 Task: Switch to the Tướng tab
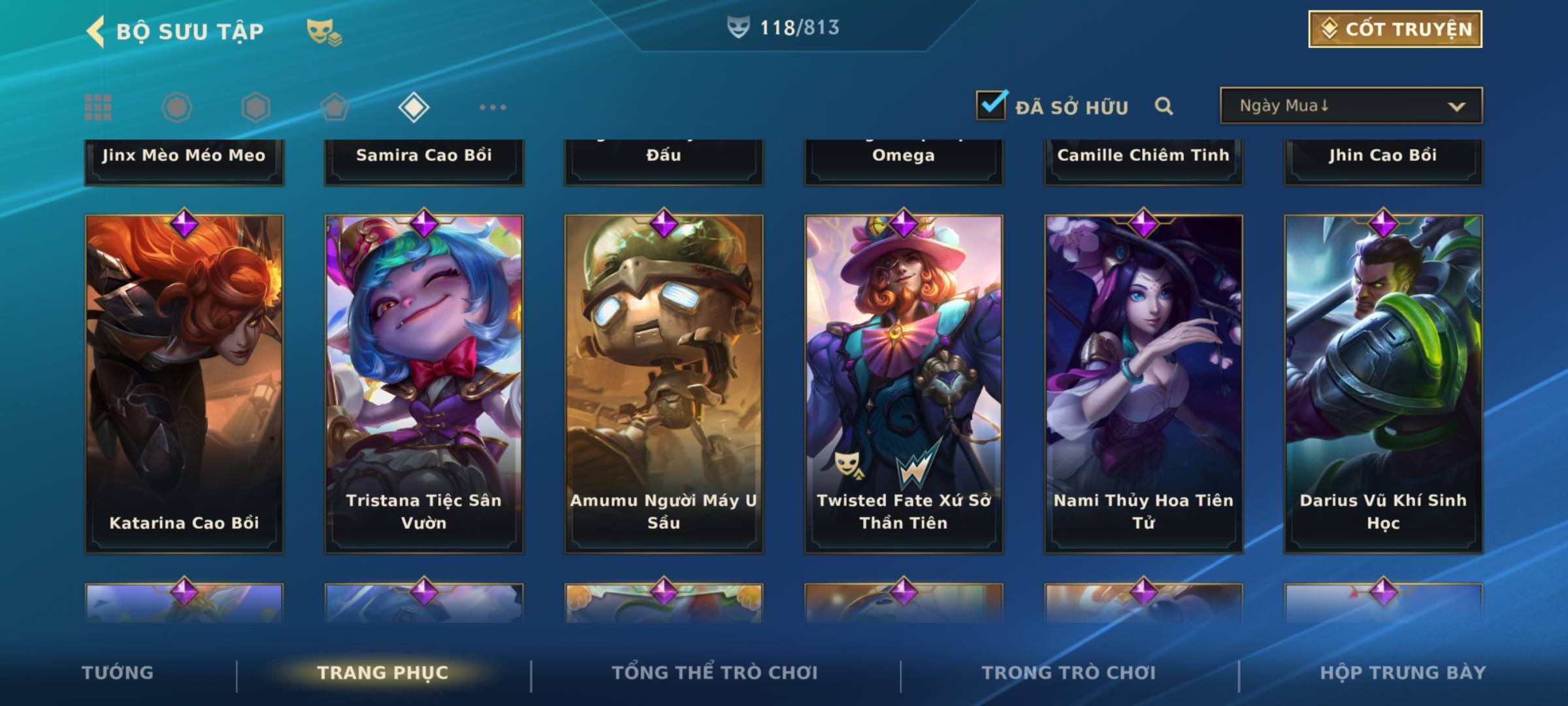pos(118,673)
